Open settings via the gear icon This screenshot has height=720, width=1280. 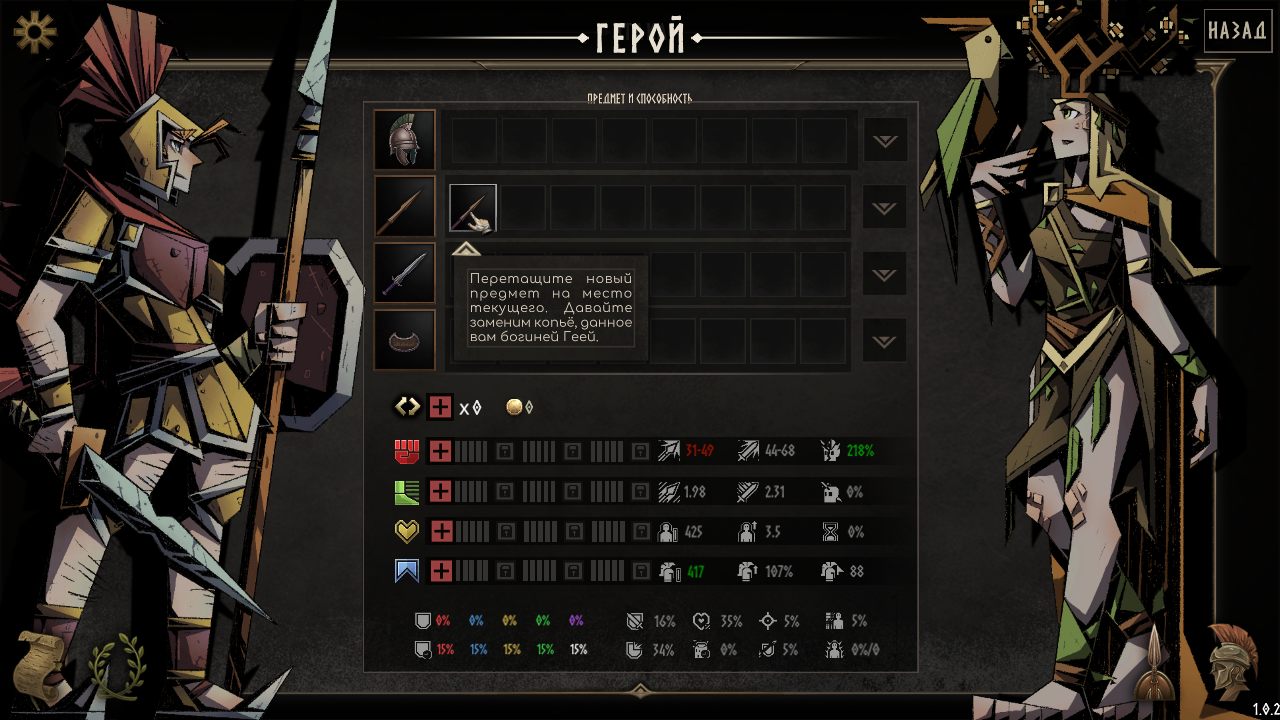click(x=35, y=32)
